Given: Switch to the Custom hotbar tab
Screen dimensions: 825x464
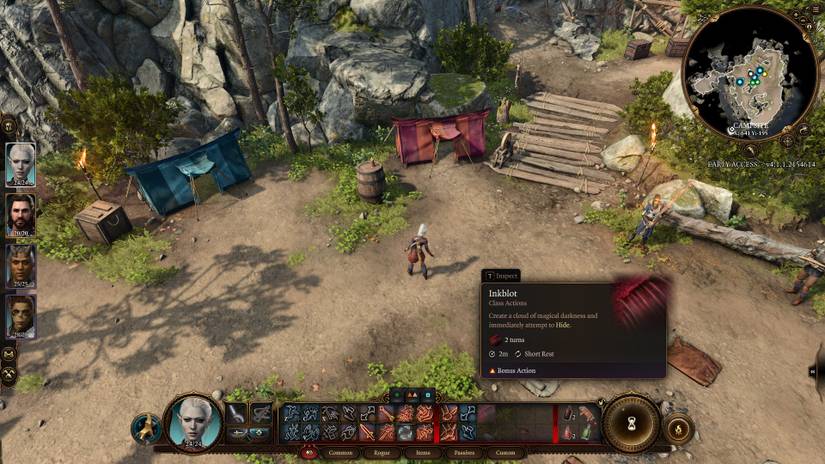Looking at the screenshot, I should [x=504, y=452].
